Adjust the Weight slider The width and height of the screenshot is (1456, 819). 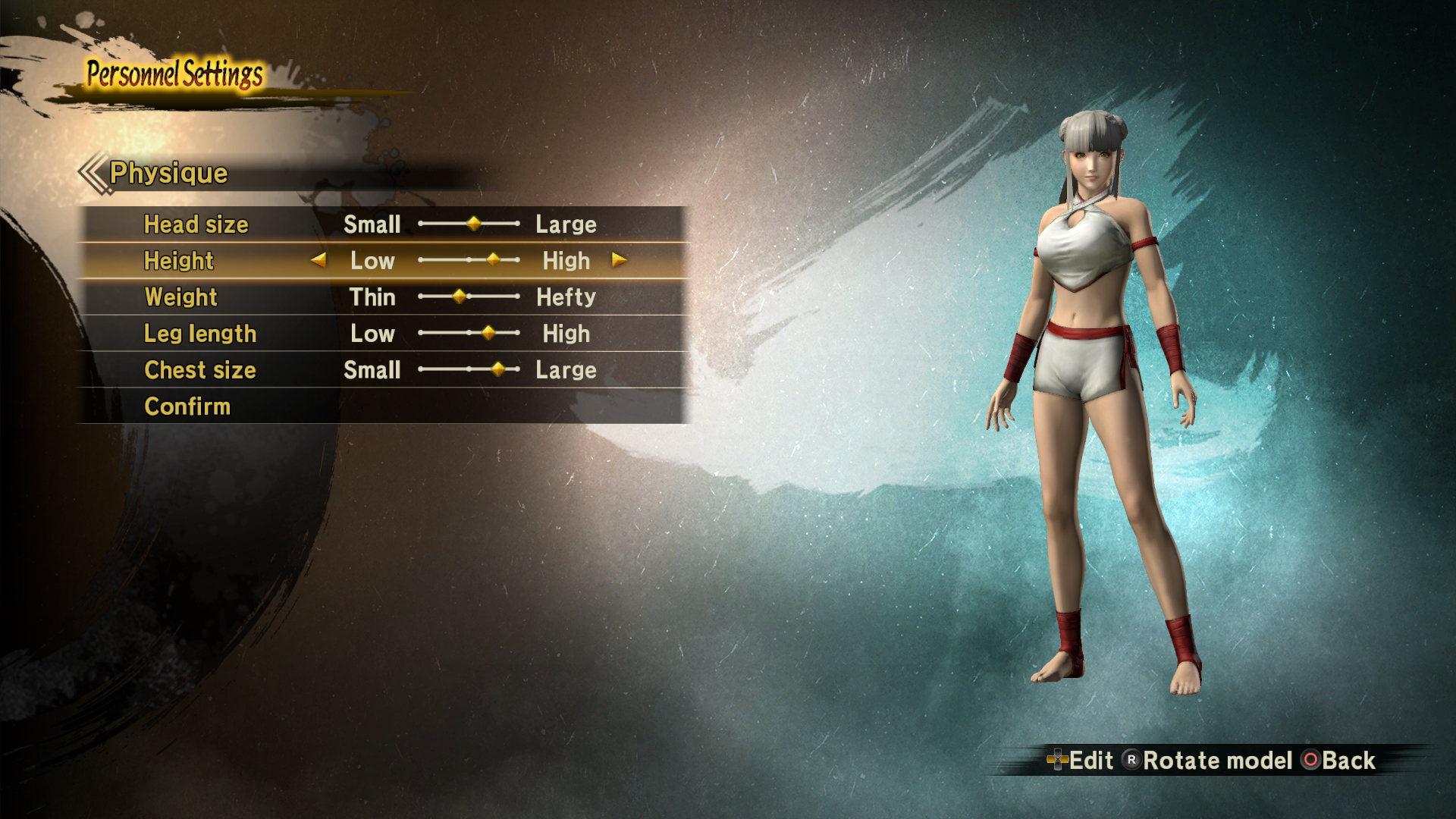460,297
